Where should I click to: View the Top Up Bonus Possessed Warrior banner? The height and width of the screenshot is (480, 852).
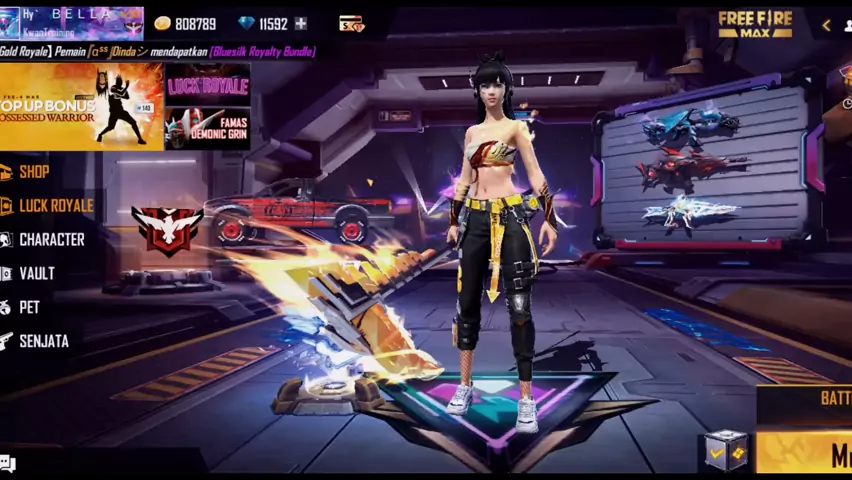pyautogui.click(x=81, y=106)
